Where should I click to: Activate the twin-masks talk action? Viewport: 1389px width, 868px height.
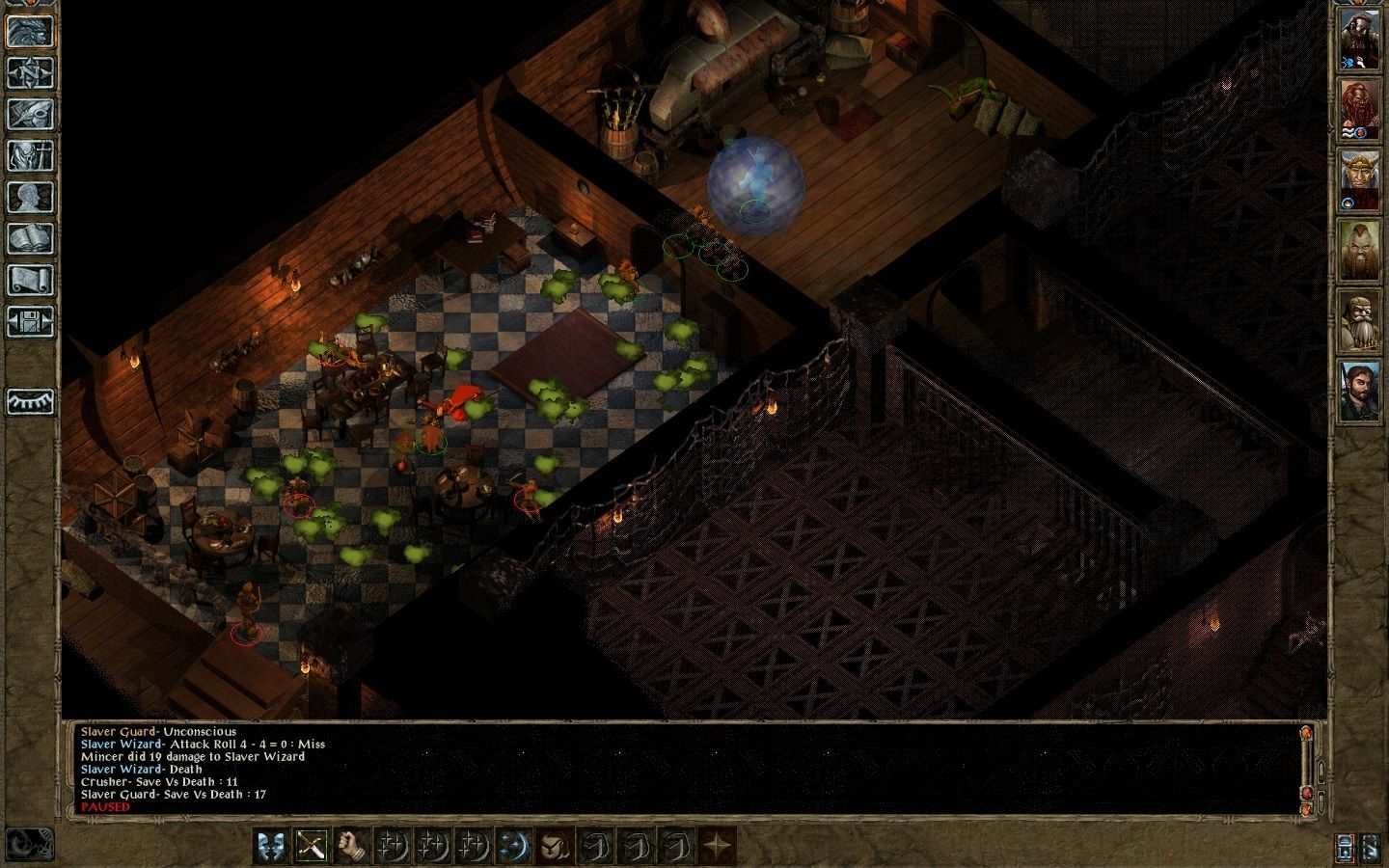point(271,846)
